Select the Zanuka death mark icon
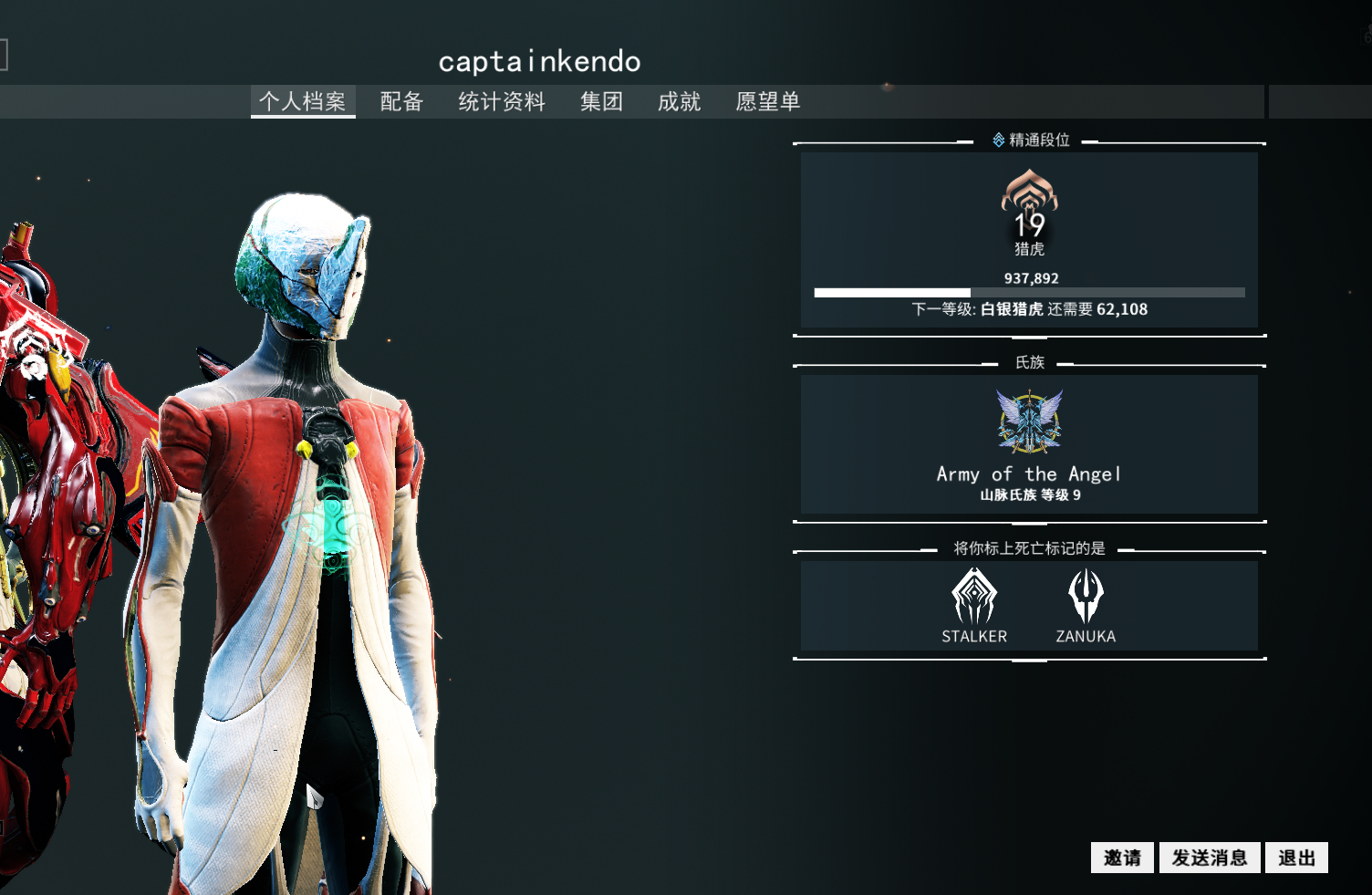The width and height of the screenshot is (1372, 895). point(1086,597)
